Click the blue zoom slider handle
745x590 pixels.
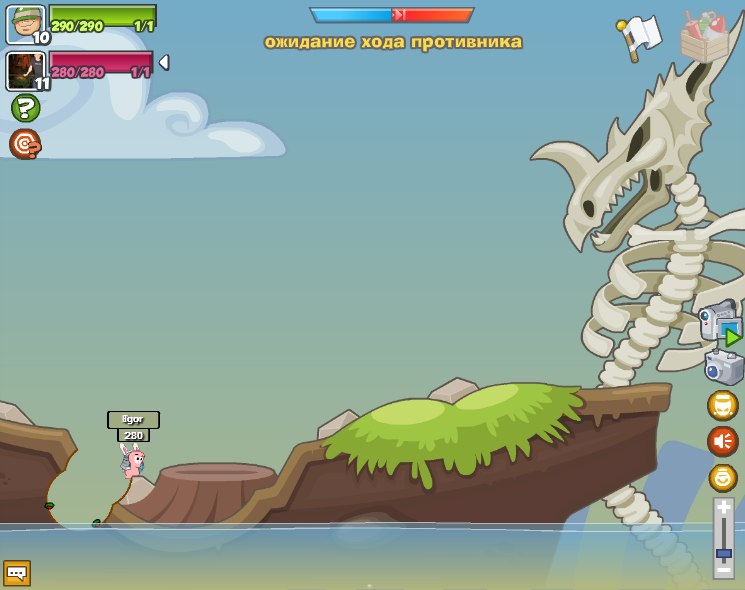coord(723,552)
